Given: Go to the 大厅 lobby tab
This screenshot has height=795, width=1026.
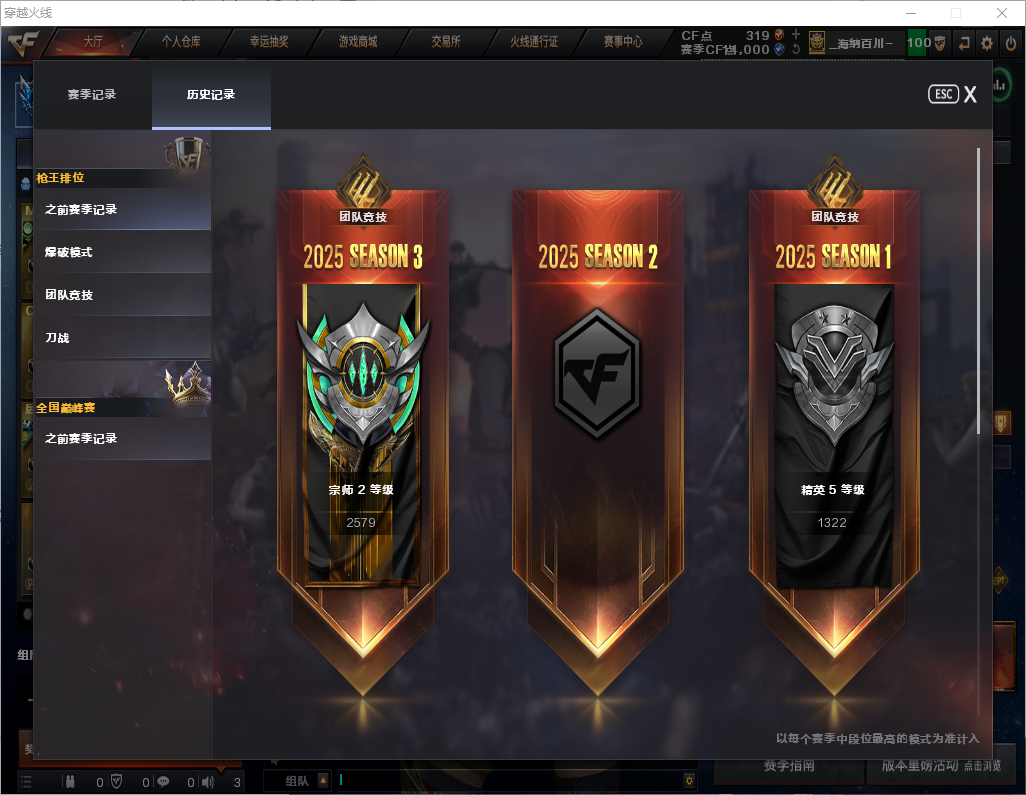Looking at the screenshot, I should 93,43.
